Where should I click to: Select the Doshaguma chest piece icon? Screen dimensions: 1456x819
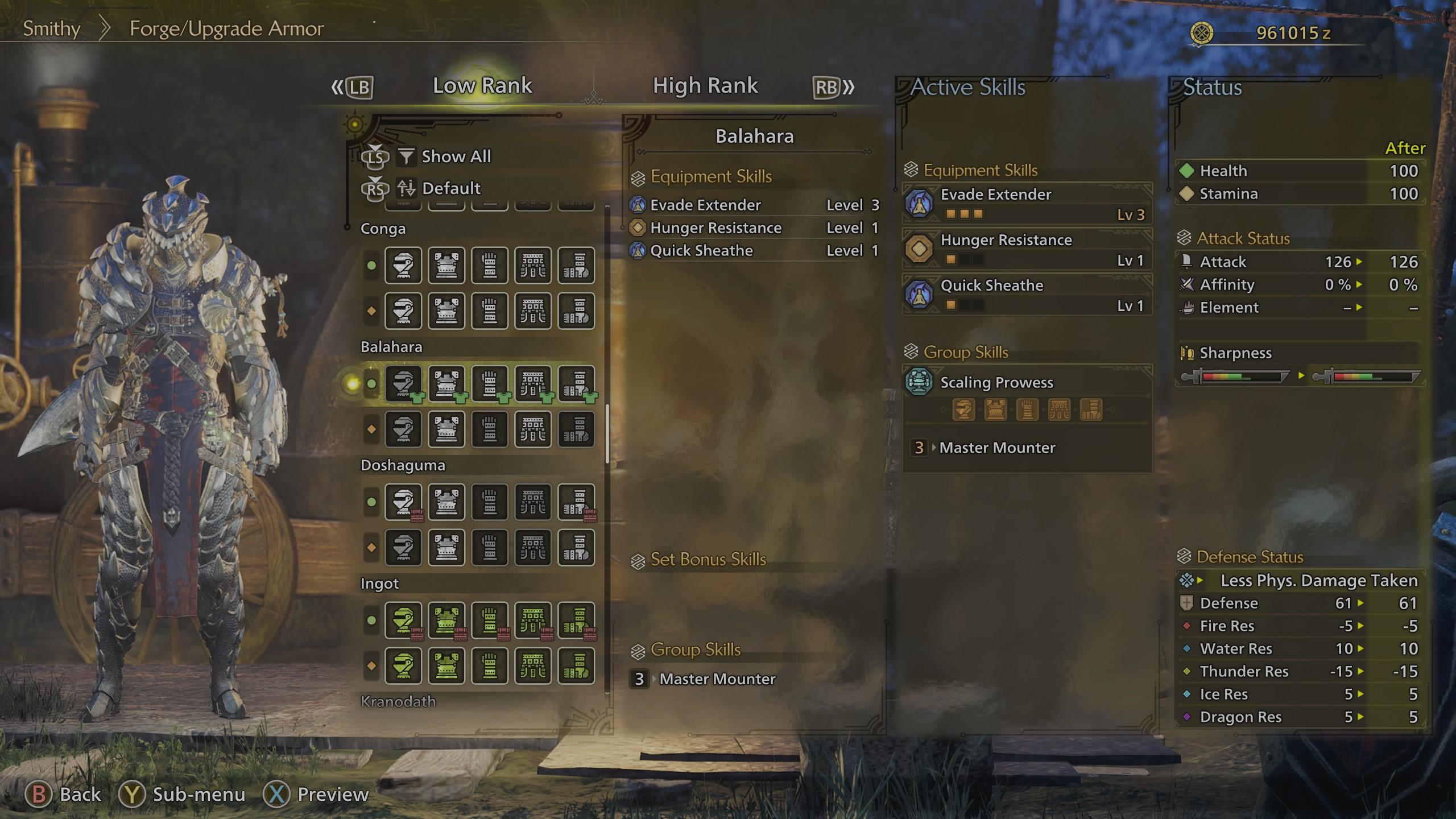coord(447,502)
